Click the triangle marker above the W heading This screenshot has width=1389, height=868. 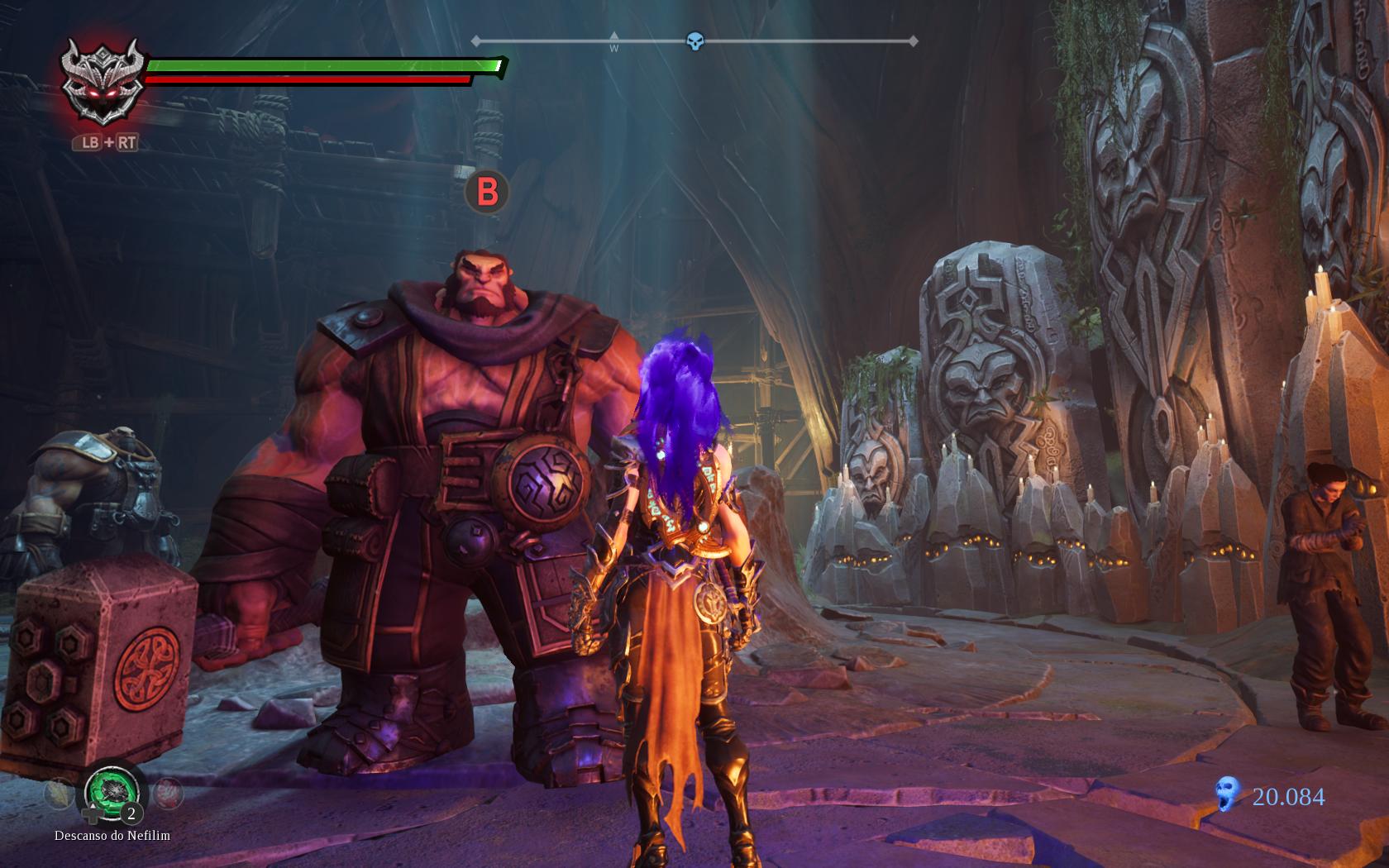pyautogui.click(x=613, y=35)
